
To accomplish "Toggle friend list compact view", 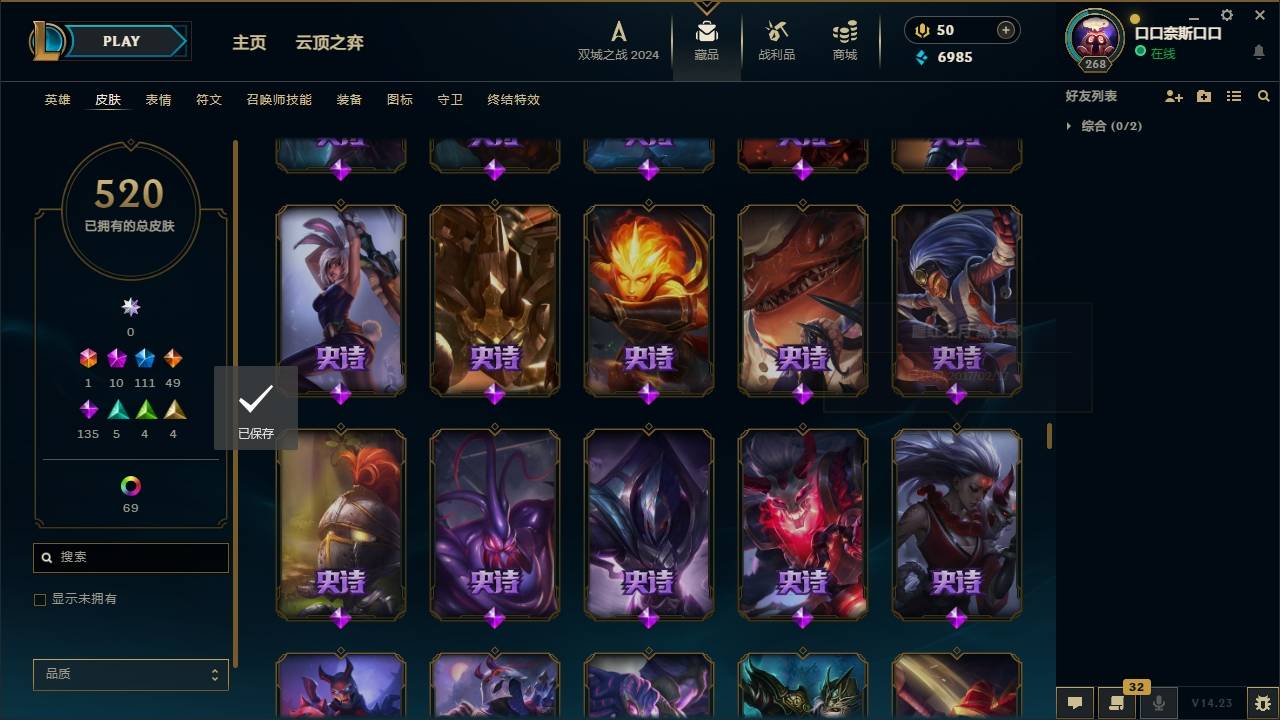I will pyautogui.click(x=1234, y=96).
